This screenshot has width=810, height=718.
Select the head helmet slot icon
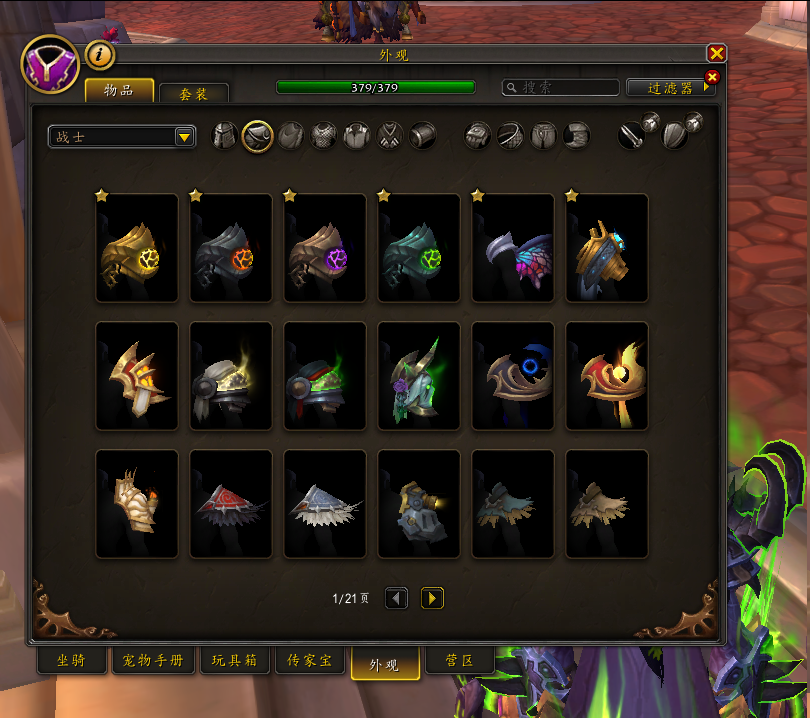pos(225,136)
